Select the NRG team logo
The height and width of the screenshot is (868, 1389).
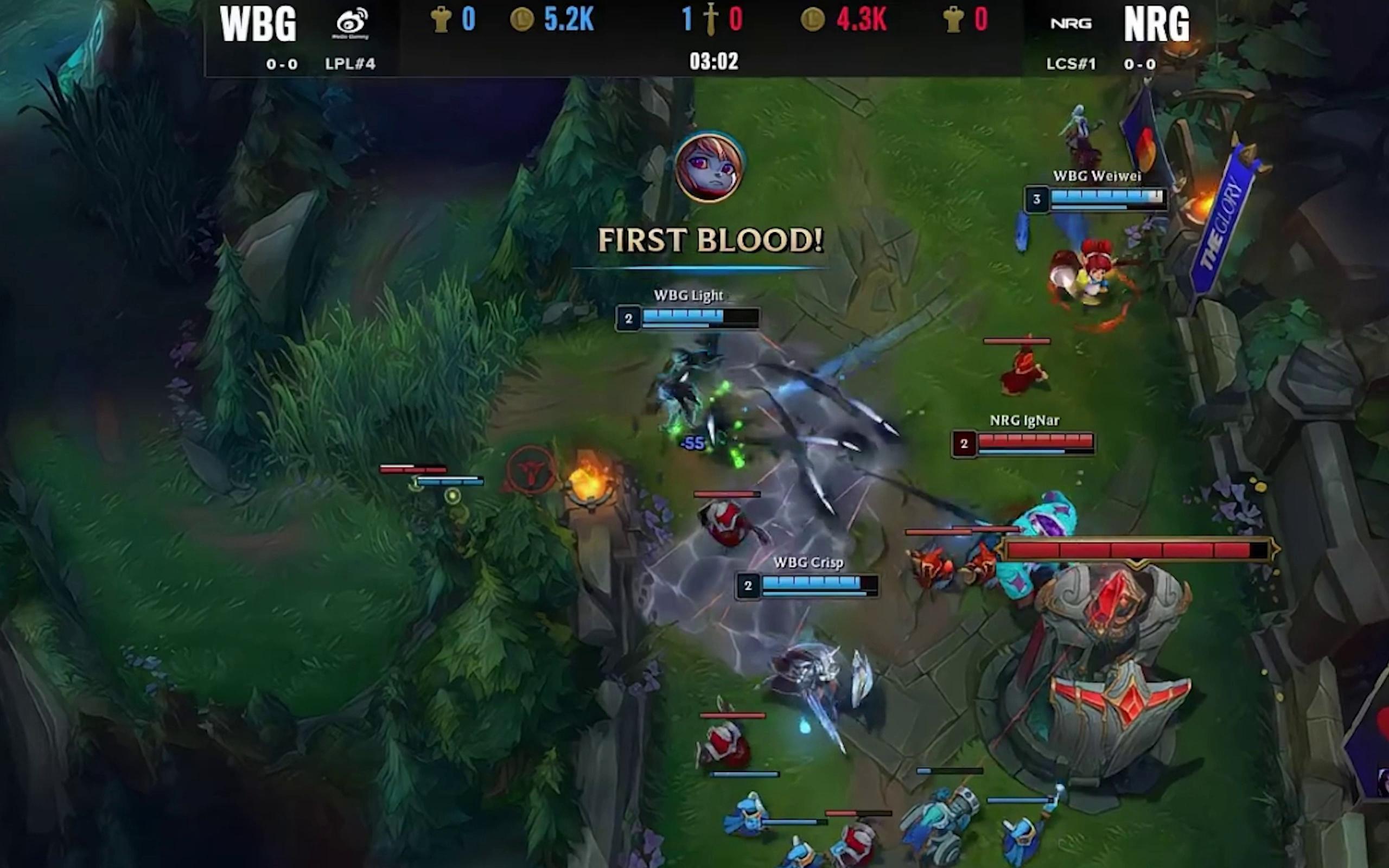[1071, 23]
